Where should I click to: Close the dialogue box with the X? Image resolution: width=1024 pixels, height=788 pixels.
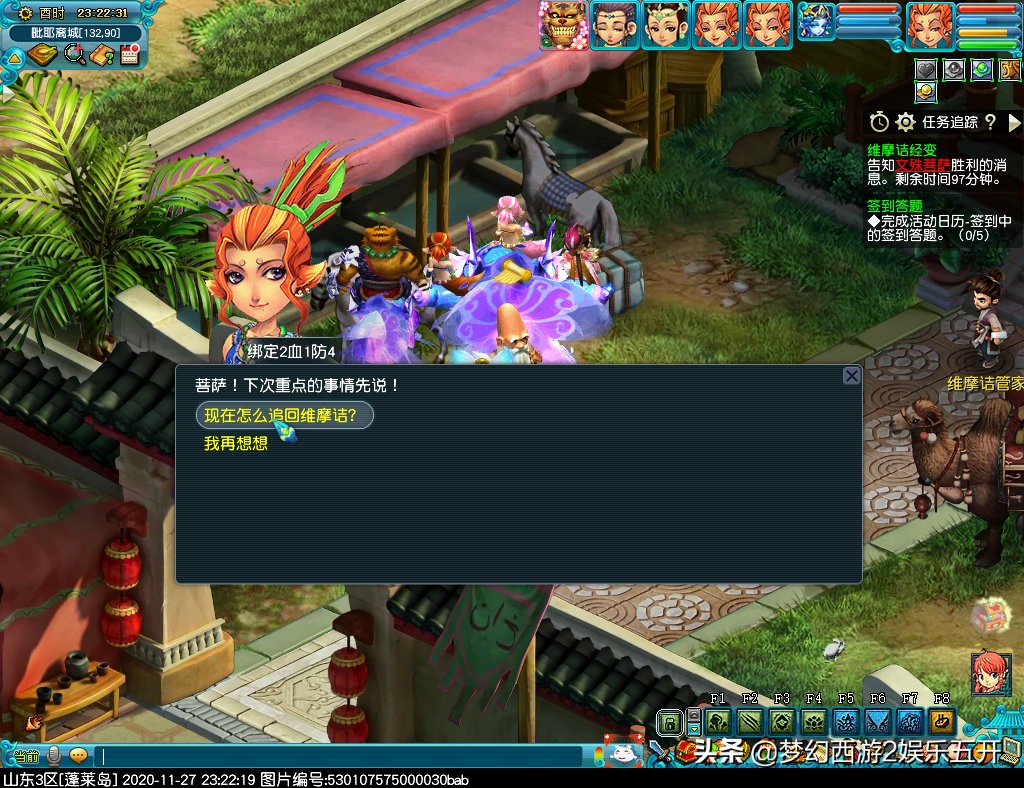pos(851,376)
